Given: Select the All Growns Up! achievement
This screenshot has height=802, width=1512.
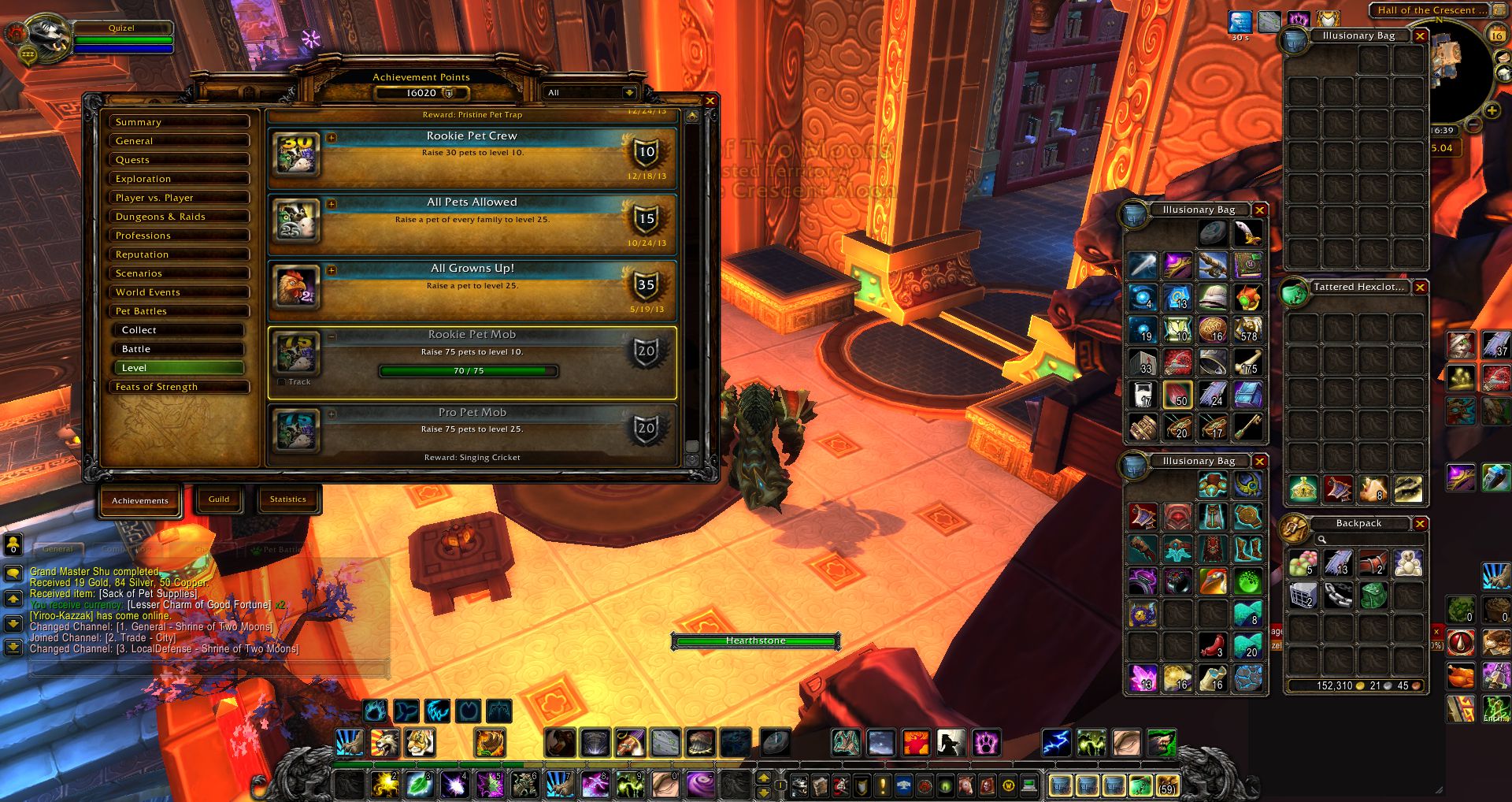Looking at the screenshot, I should coord(472,287).
